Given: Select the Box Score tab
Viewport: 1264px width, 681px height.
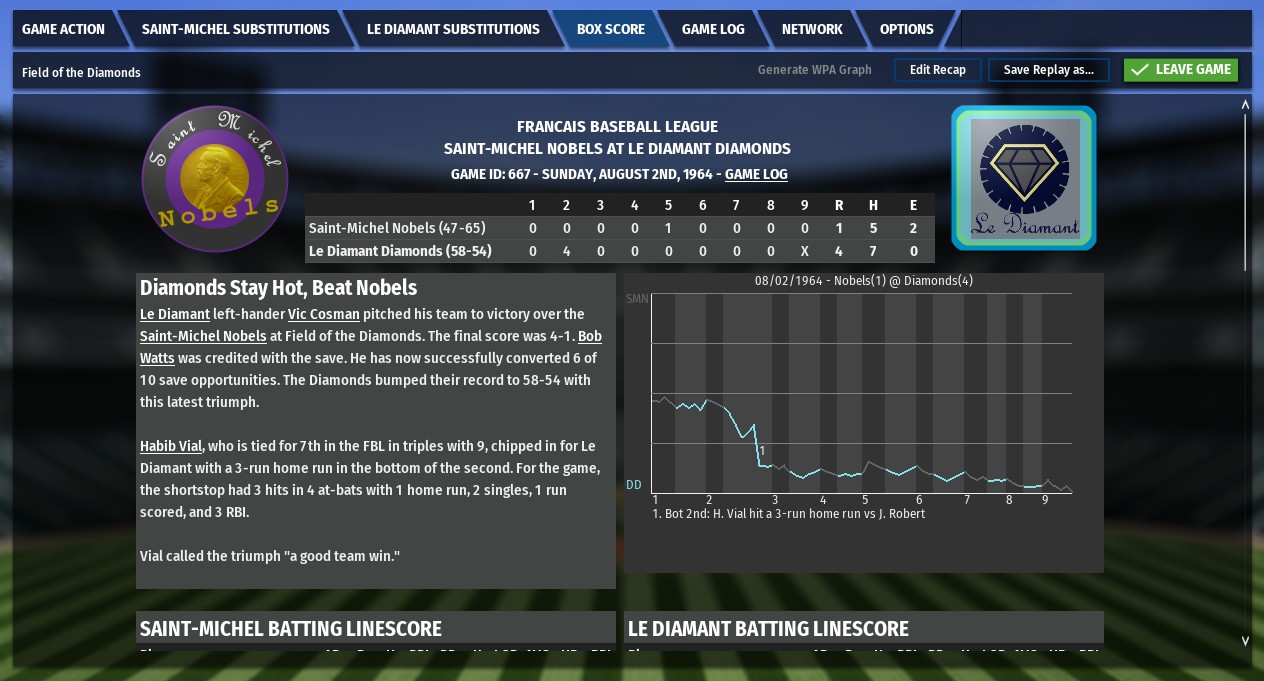Looking at the screenshot, I should (x=610, y=29).
